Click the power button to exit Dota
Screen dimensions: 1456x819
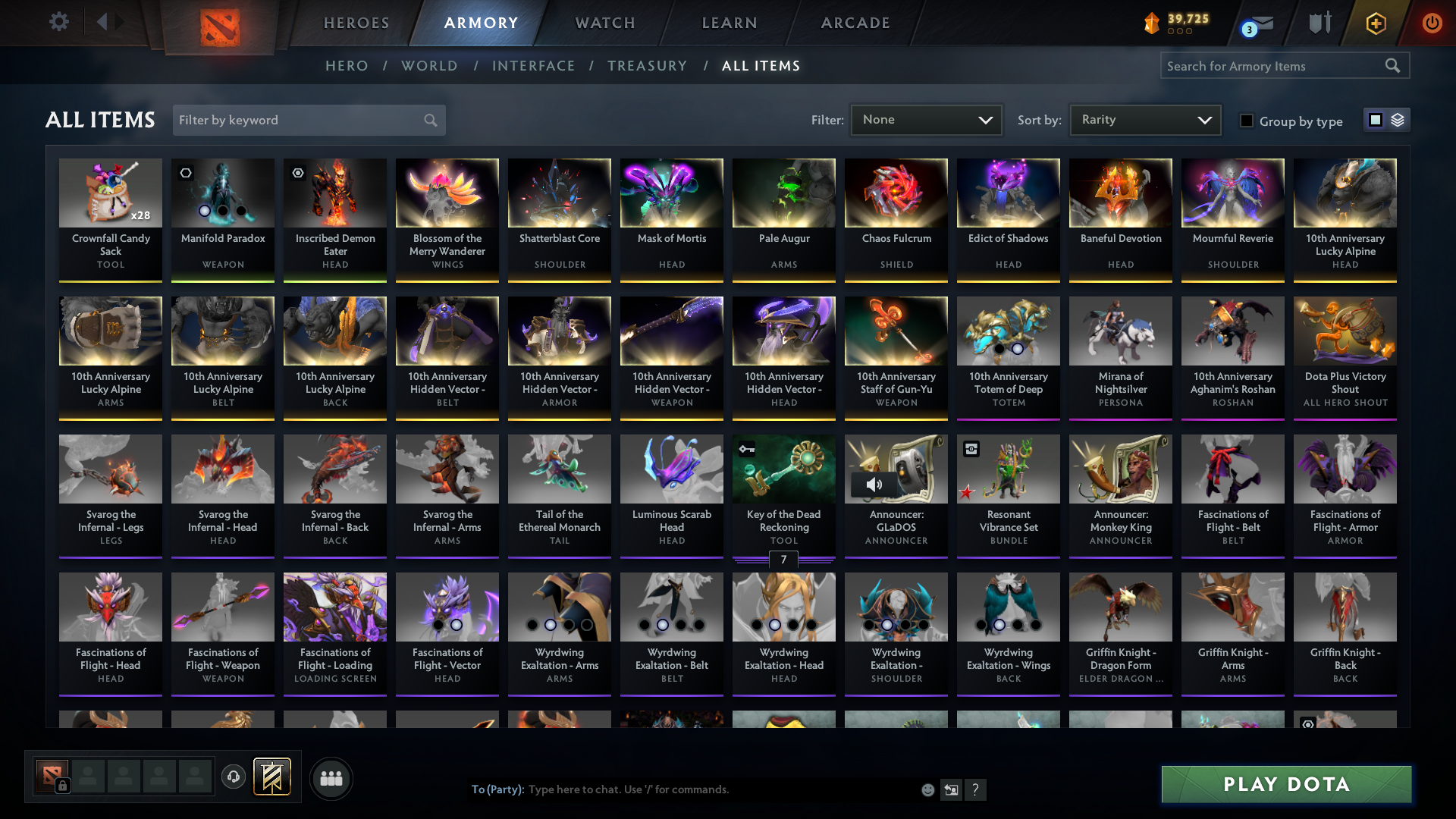point(1432,23)
